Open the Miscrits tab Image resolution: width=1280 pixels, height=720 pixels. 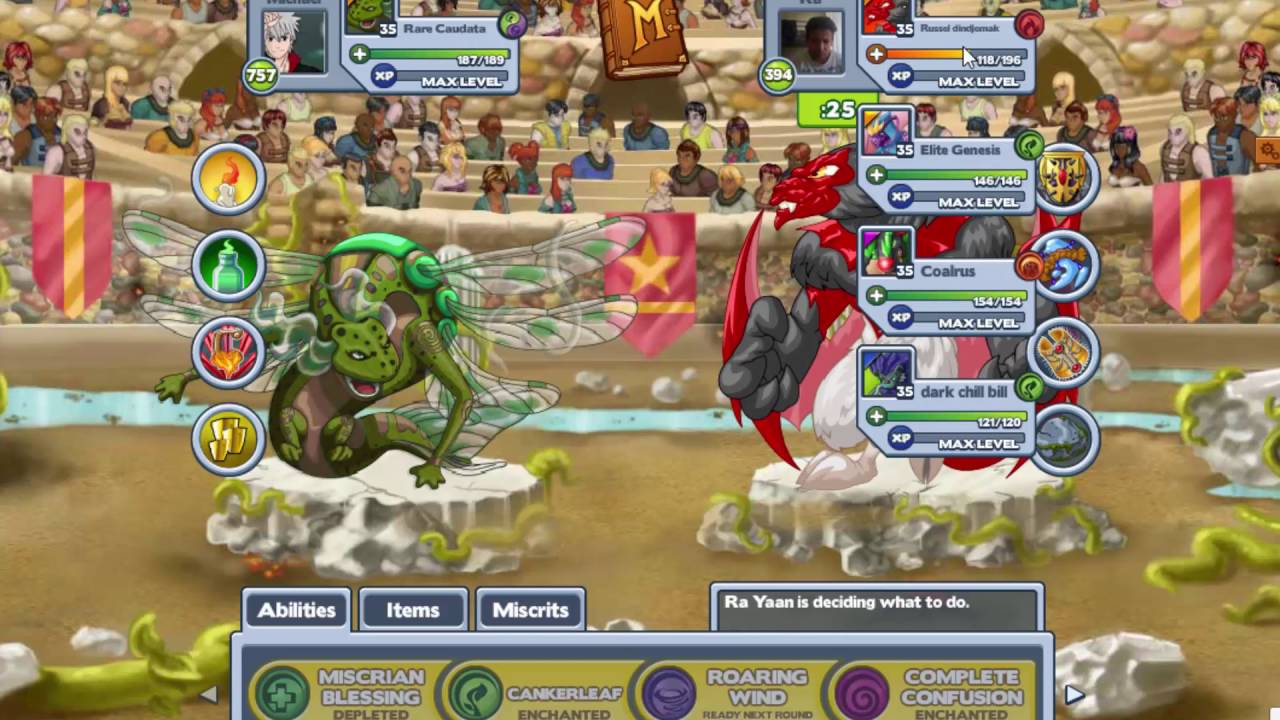(530, 610)
